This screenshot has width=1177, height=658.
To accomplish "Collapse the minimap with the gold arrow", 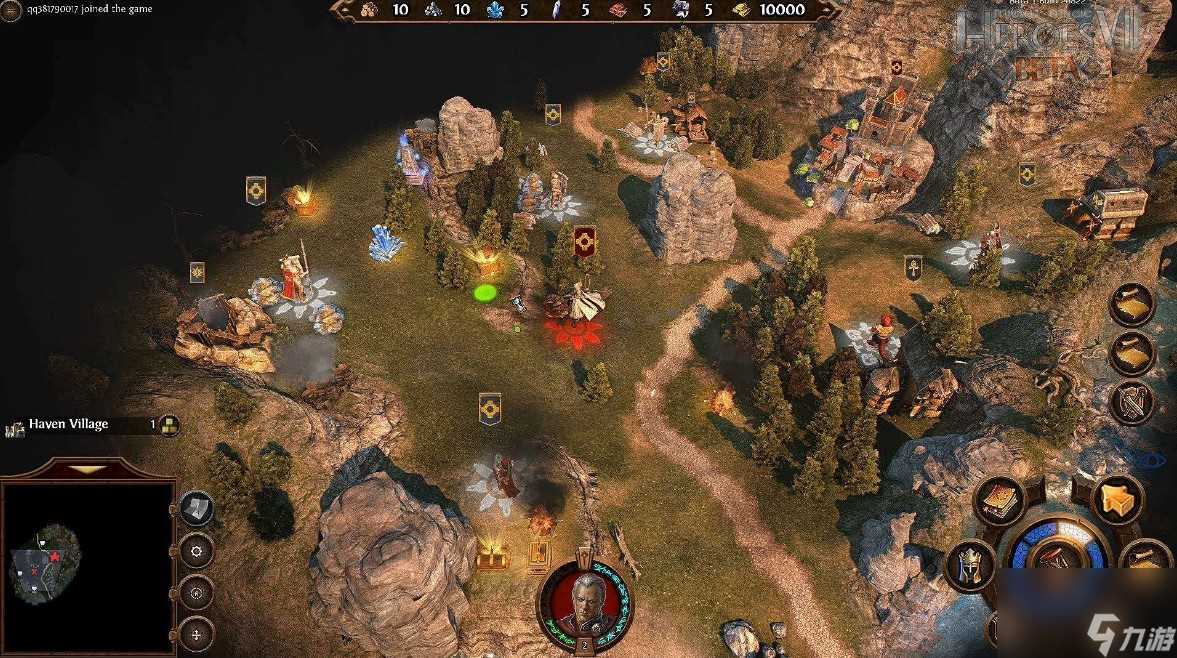I will [x=88, y=468].
